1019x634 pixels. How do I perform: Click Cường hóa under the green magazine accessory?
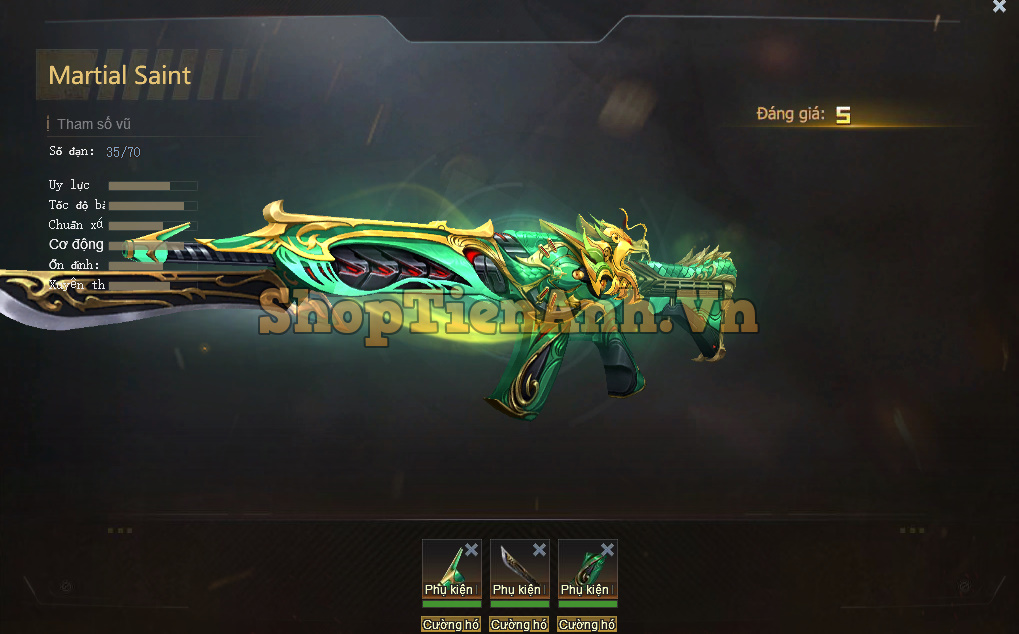click(x=587, y=624)
